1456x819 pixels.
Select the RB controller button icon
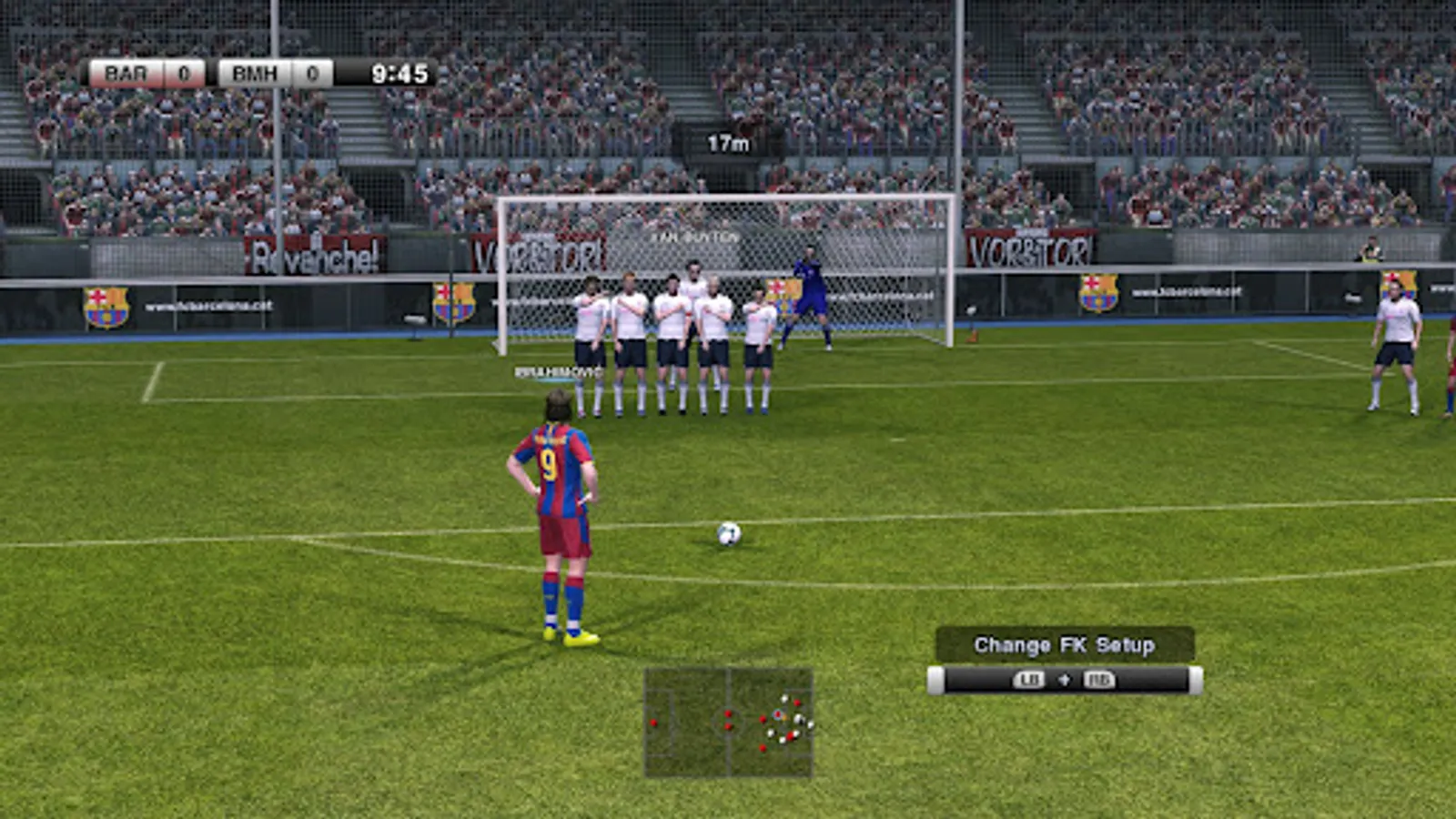point(1100,680)
